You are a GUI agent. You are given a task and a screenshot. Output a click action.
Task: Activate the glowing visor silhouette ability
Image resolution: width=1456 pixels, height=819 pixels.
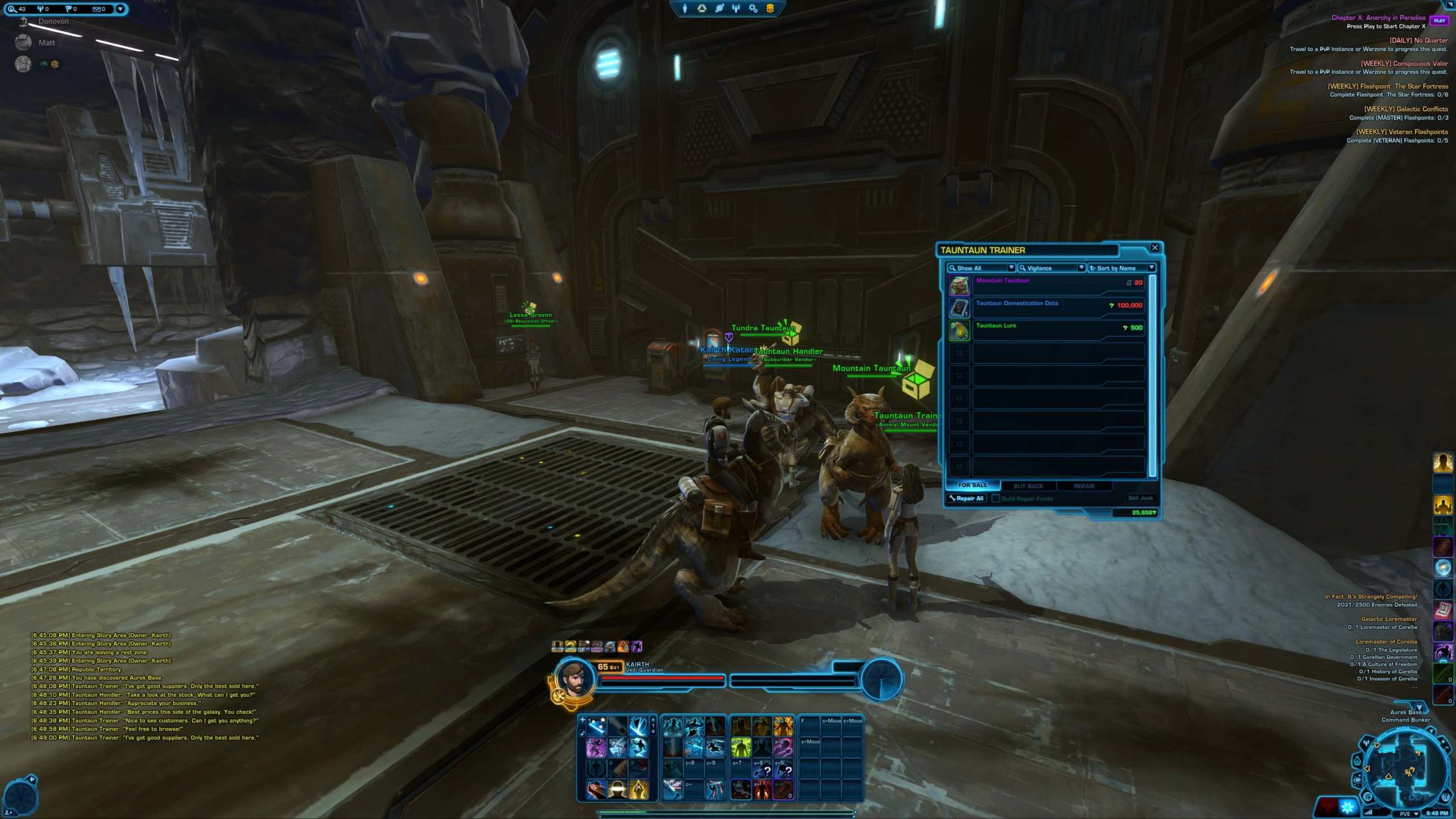pyautogui.click(x=617, y=789)
